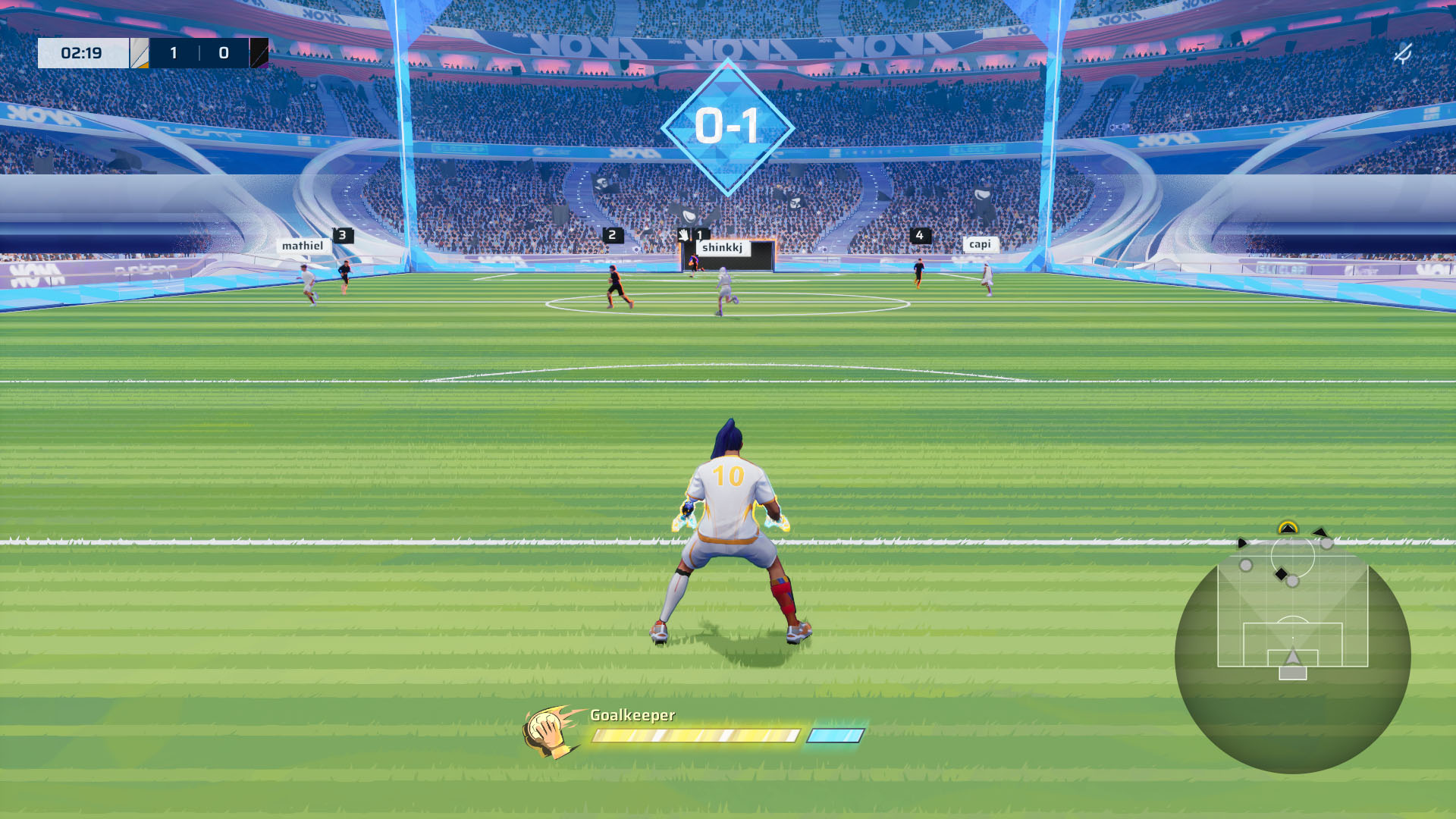Click the yellow diamond marker on the minimap
The image size is (1456, 819).
point(1288,526)
